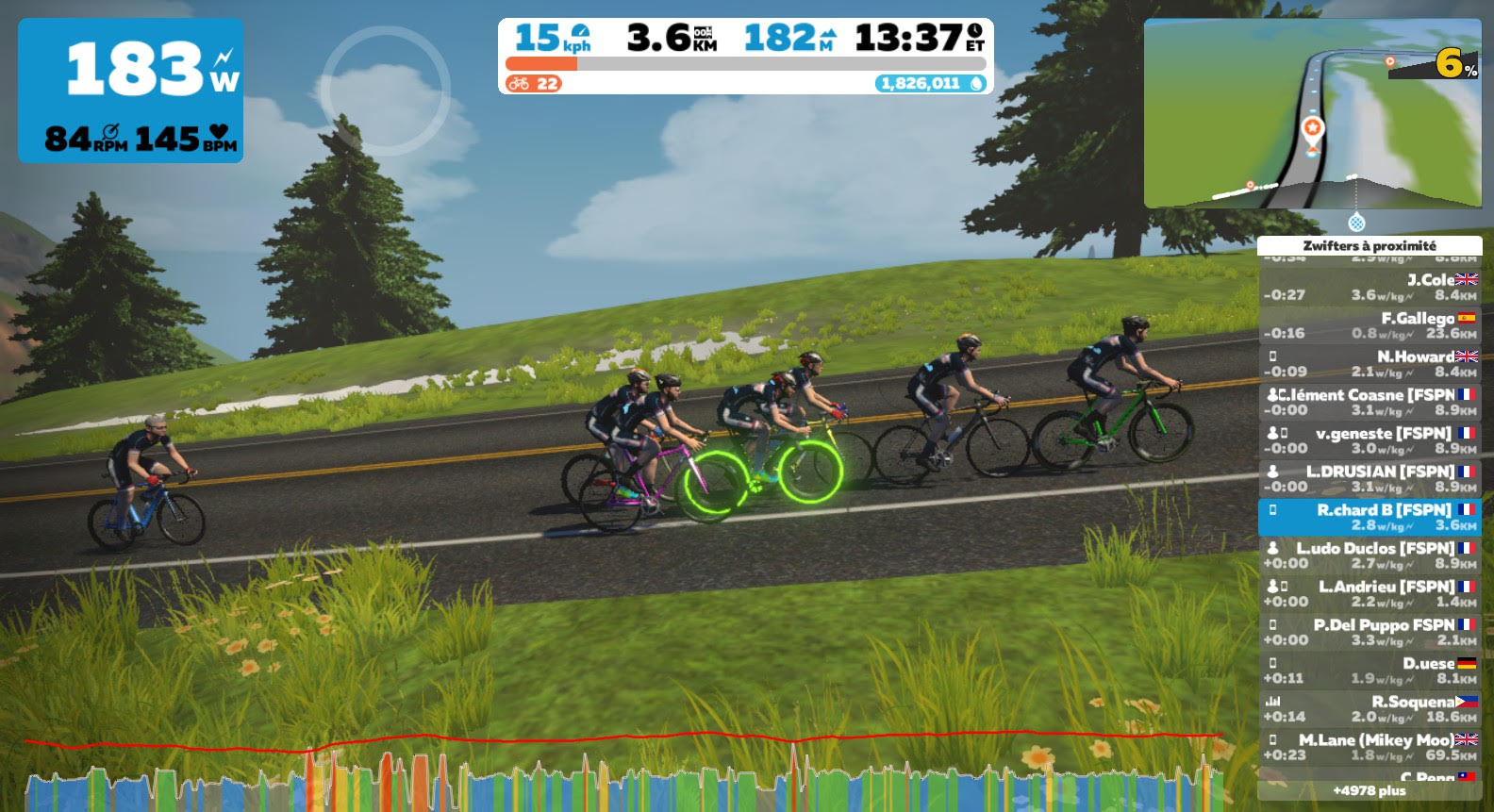Open the 22 Ride On counter

[534, 84]
